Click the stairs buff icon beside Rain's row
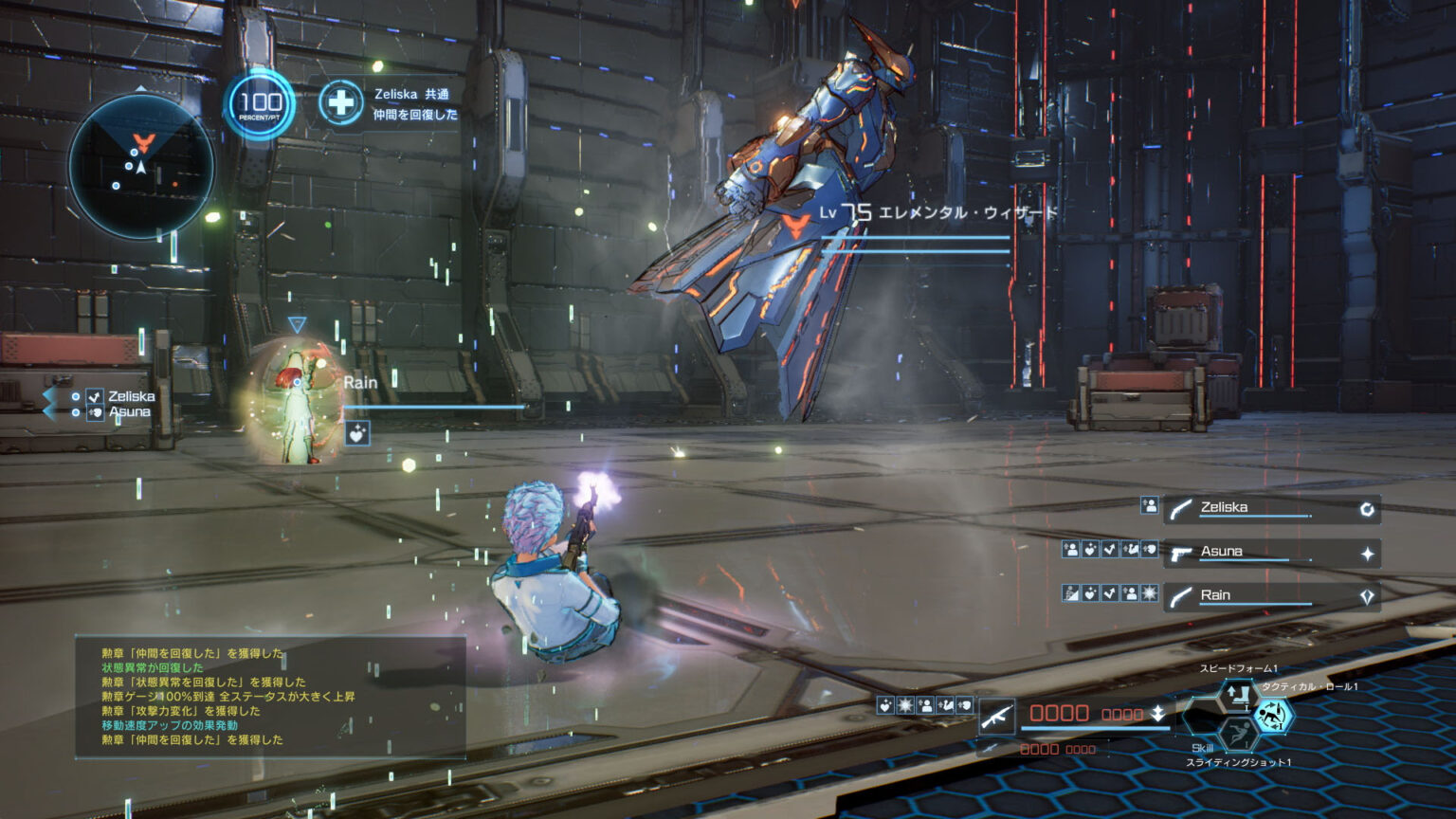Viewport: 1456px width, 819px height. [1071, 594]
